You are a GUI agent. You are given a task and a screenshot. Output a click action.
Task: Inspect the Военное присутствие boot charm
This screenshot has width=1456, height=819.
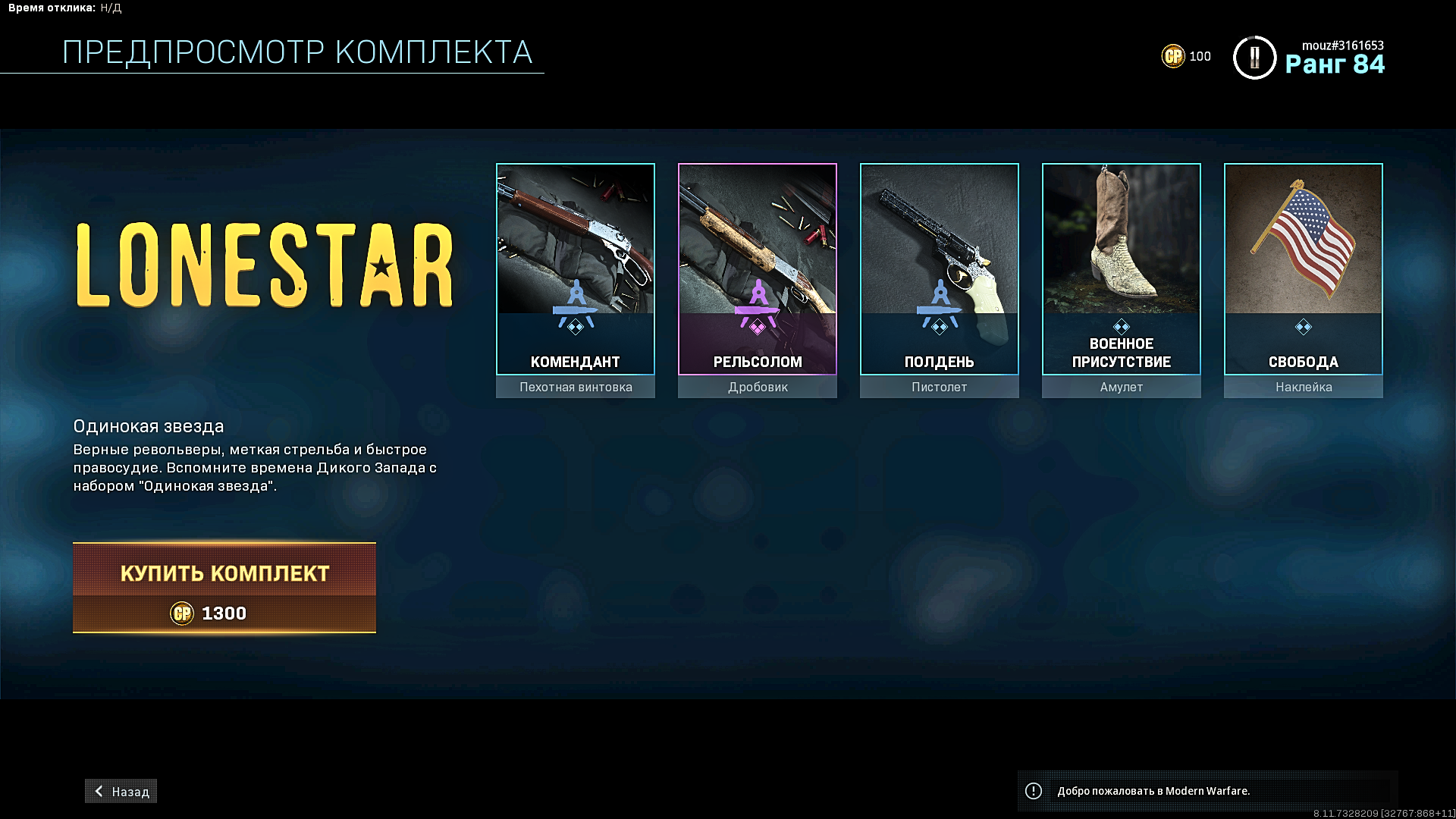pos(1122,269)
